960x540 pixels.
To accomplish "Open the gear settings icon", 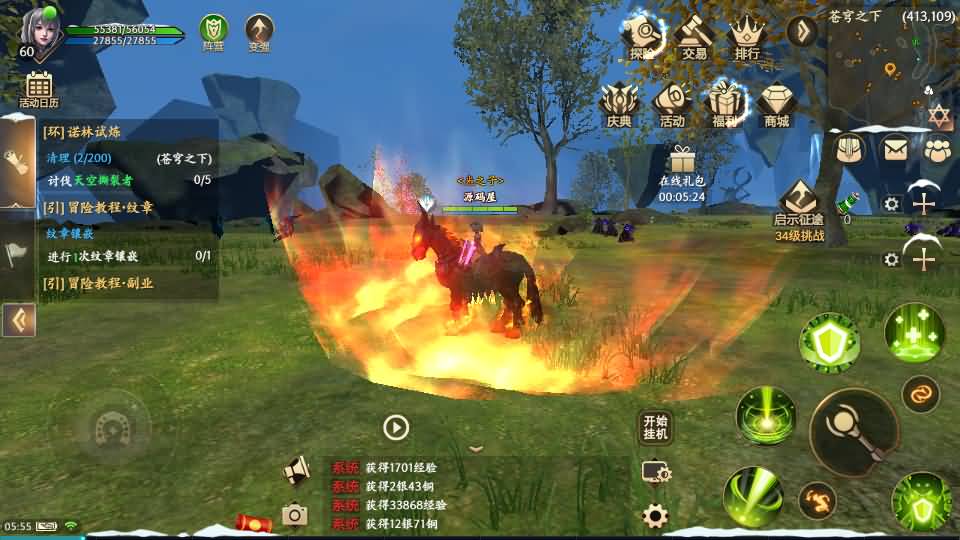I will tap(655, 516).
